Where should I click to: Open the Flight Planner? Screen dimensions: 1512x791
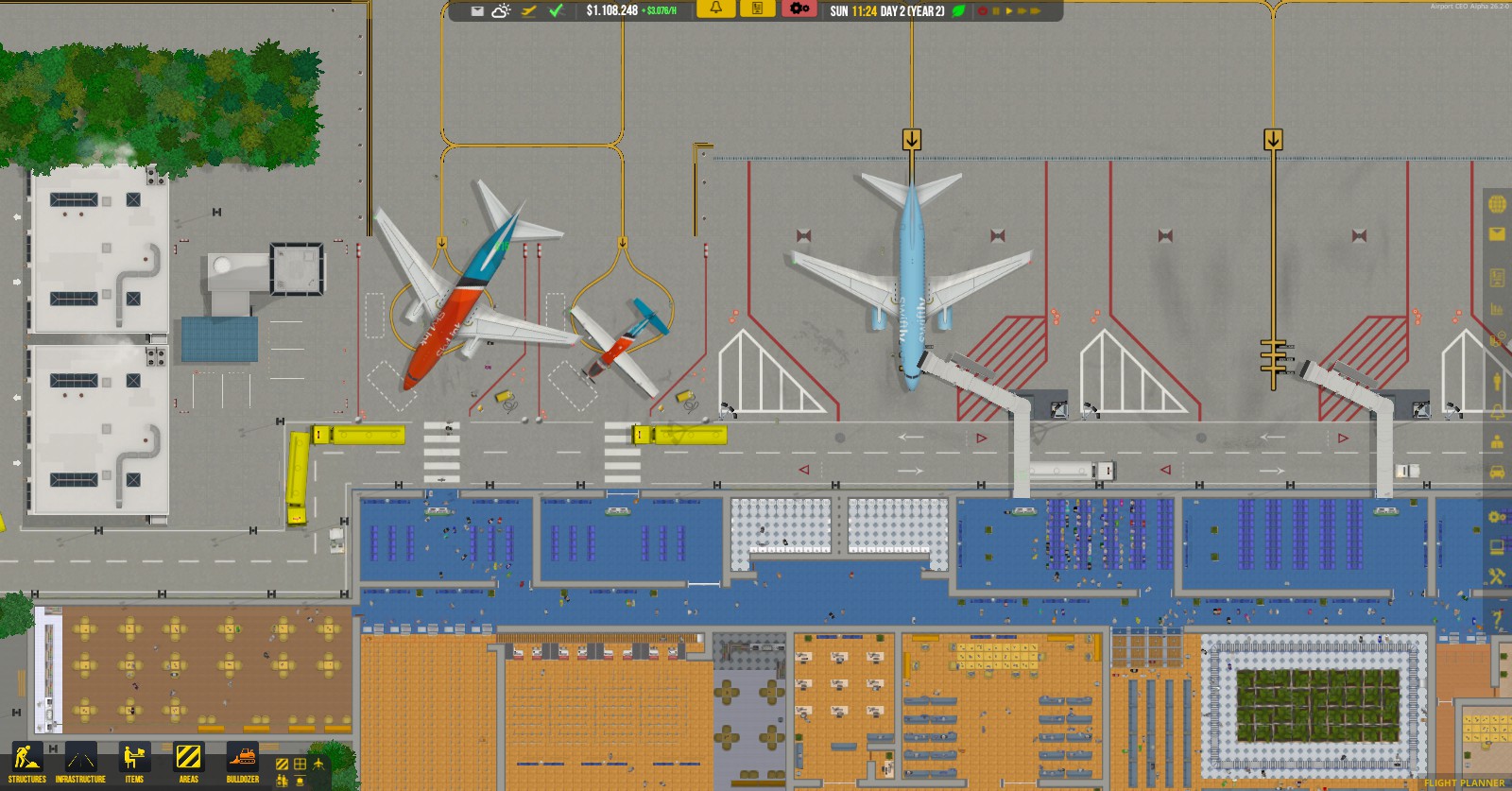point(1464,784)
